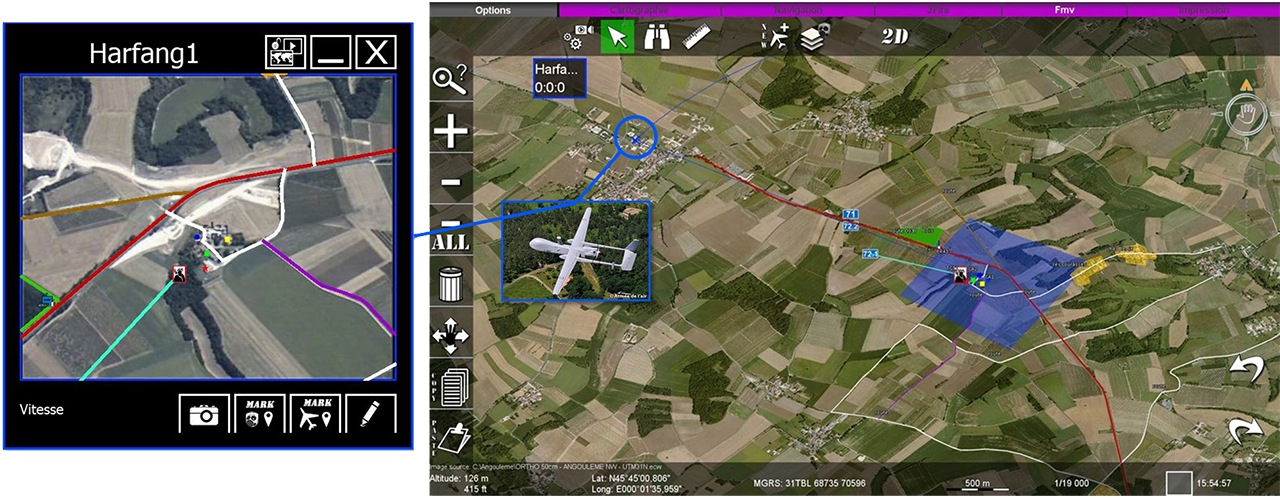The width and height of the screenshot is (1280, 498).
Task: Click the pencil annotate button
Action: (370, 414)
